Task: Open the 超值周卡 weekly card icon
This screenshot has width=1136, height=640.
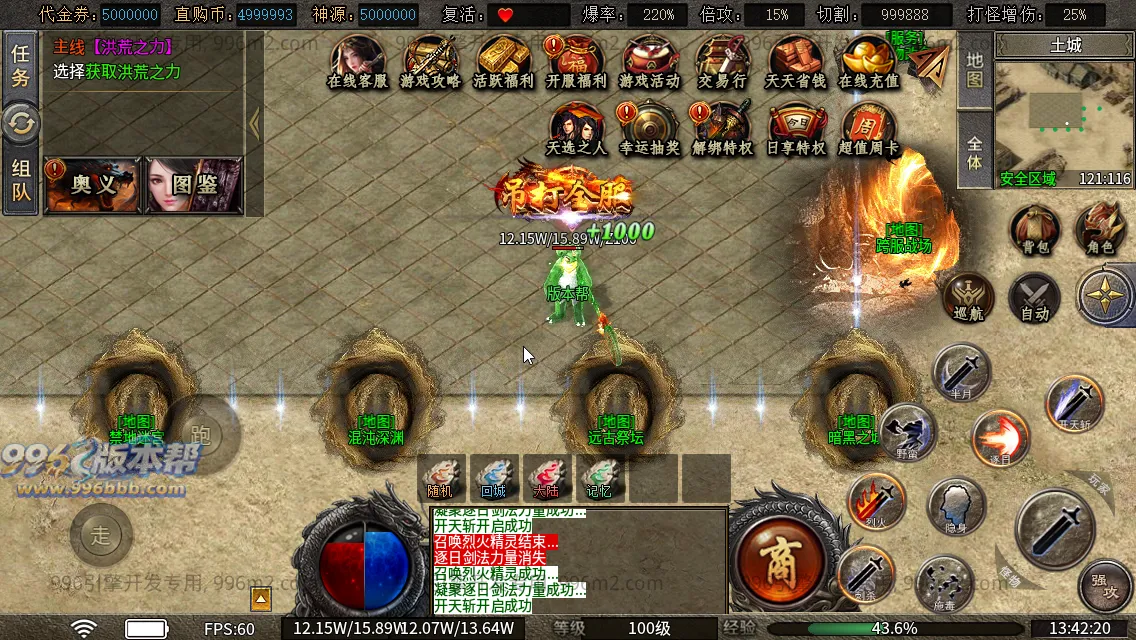Action: 868,129
